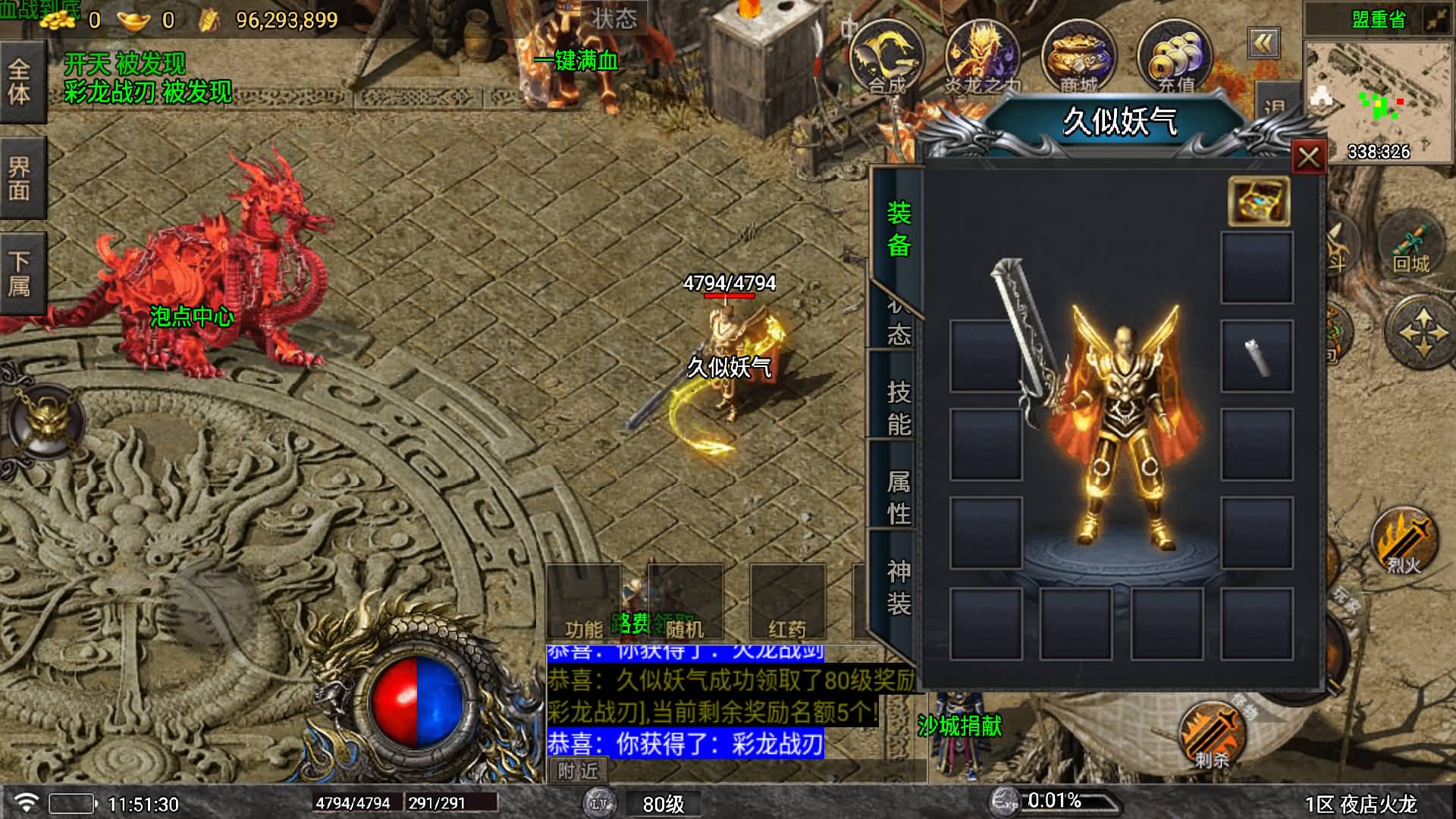Screen dimensions: 1456x819
Task: Open the 技能 skills tab
Action: (899, 407)
